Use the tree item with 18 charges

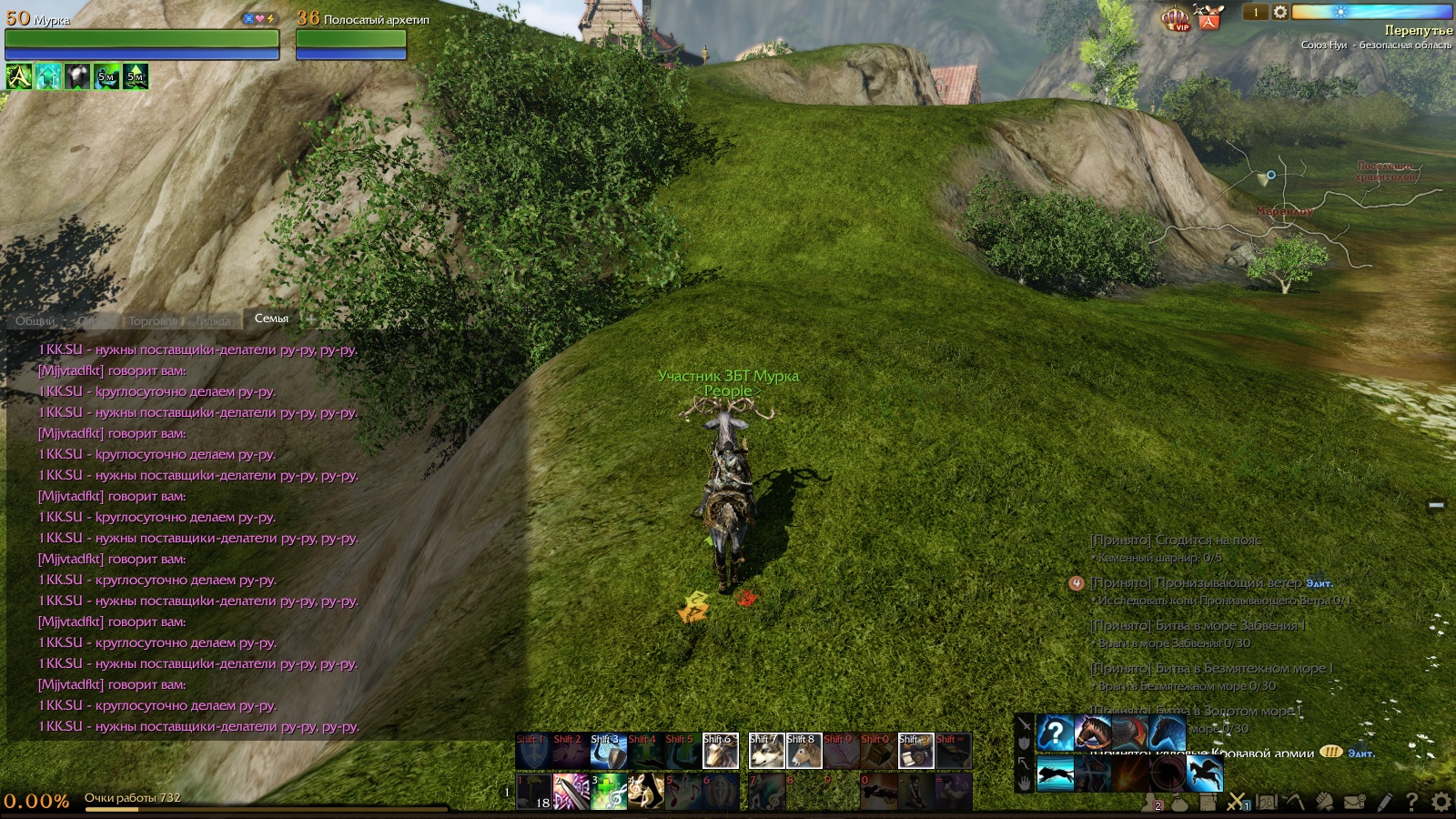[534, 792]
